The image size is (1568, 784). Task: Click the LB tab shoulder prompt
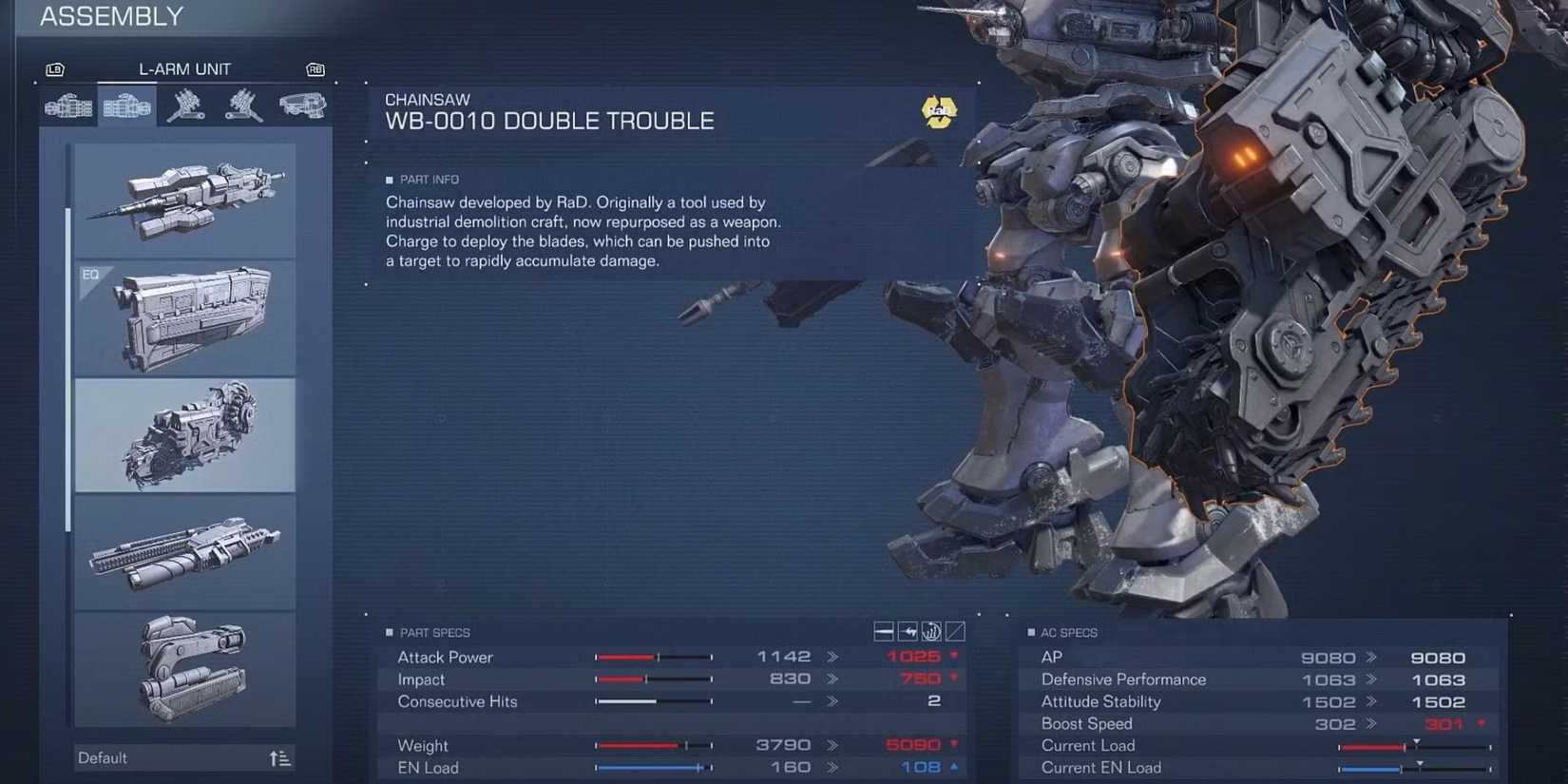(x=55, y=68)
